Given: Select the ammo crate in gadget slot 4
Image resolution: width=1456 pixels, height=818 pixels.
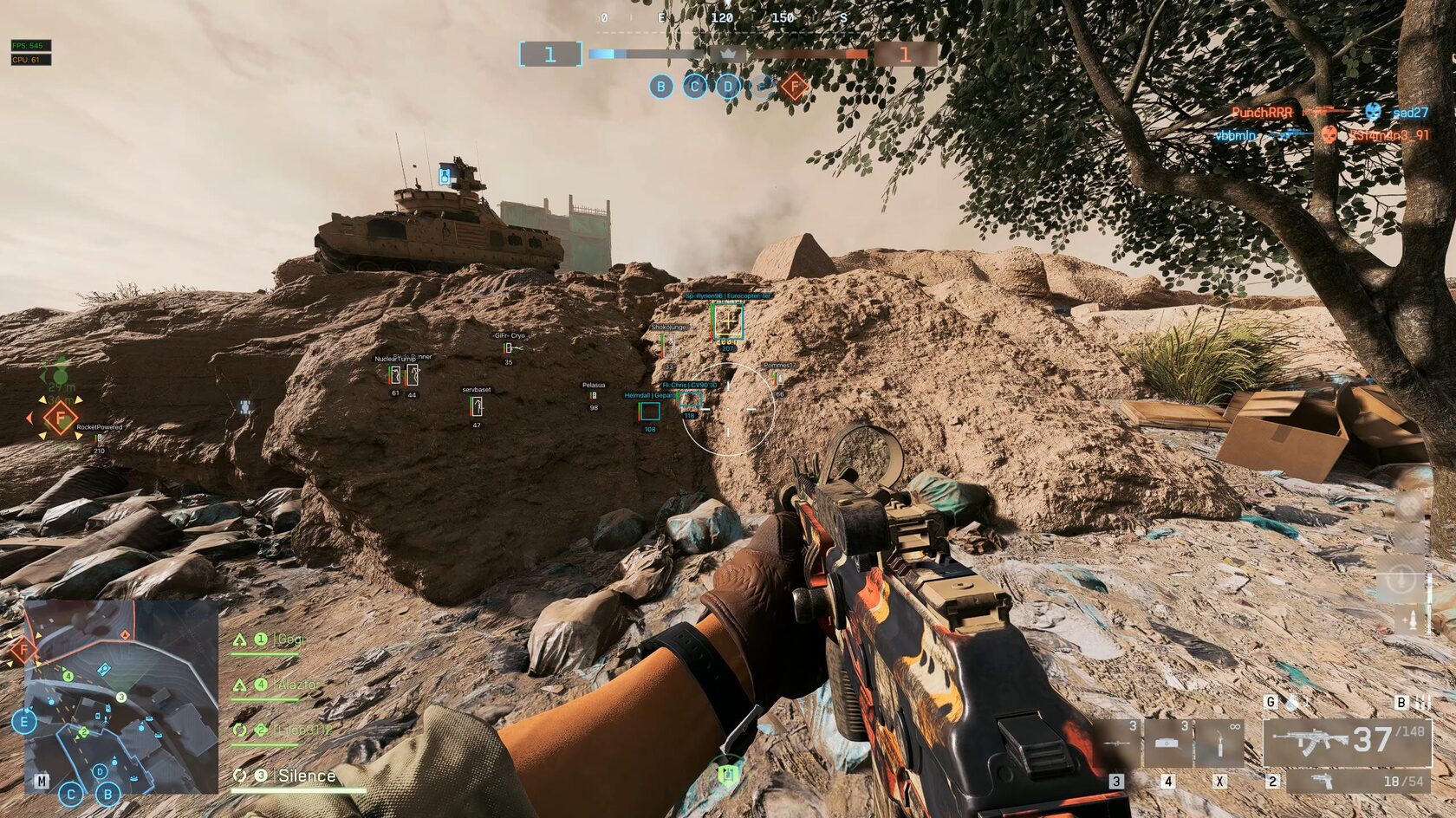Looking at the screenshot, I should (x=1167, y=744).
